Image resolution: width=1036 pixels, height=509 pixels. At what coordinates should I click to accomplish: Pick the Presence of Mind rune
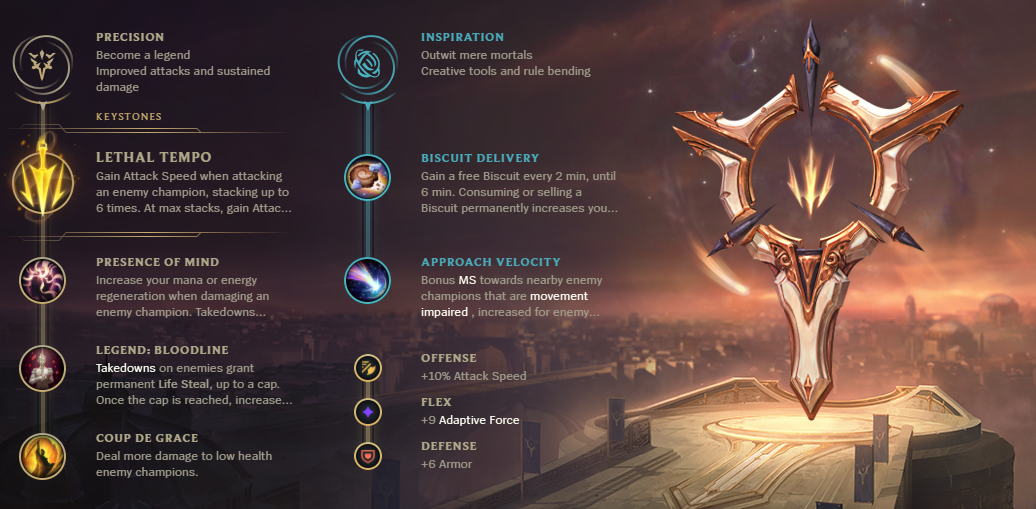pyautogui.click(x=42, y=280)
